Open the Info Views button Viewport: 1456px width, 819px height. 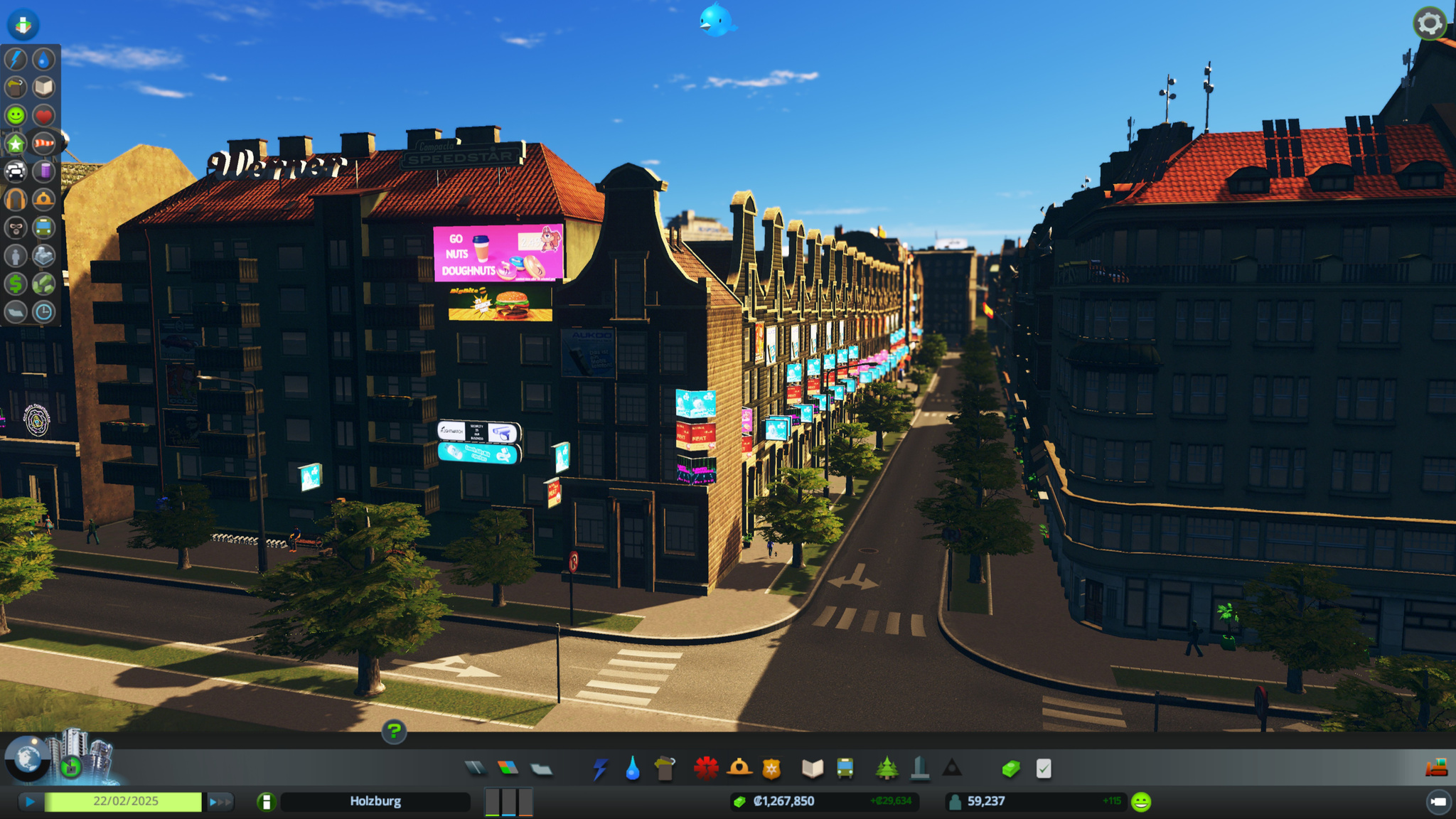click(23, 25)
